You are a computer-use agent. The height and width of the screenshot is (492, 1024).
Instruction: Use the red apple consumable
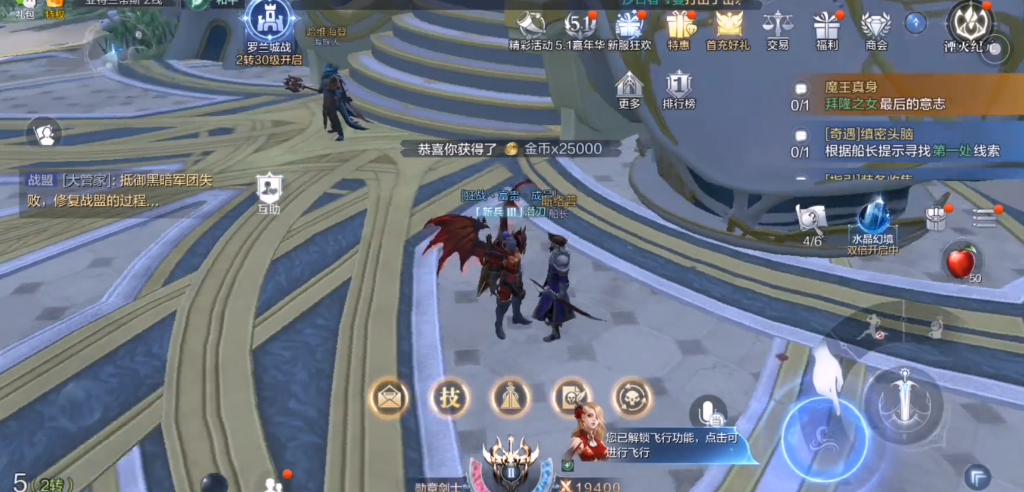(960, 263)
